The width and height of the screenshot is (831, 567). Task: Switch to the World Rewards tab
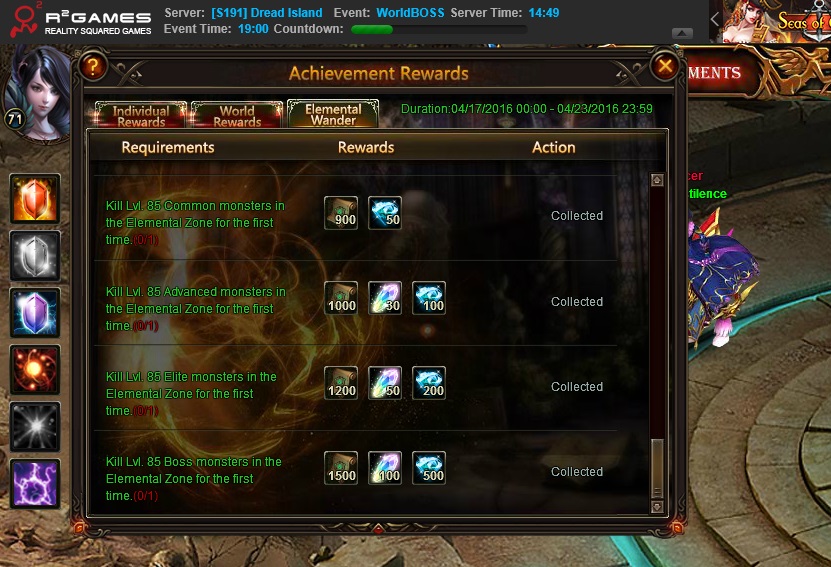pyautogui.click(x=237, y=115)
